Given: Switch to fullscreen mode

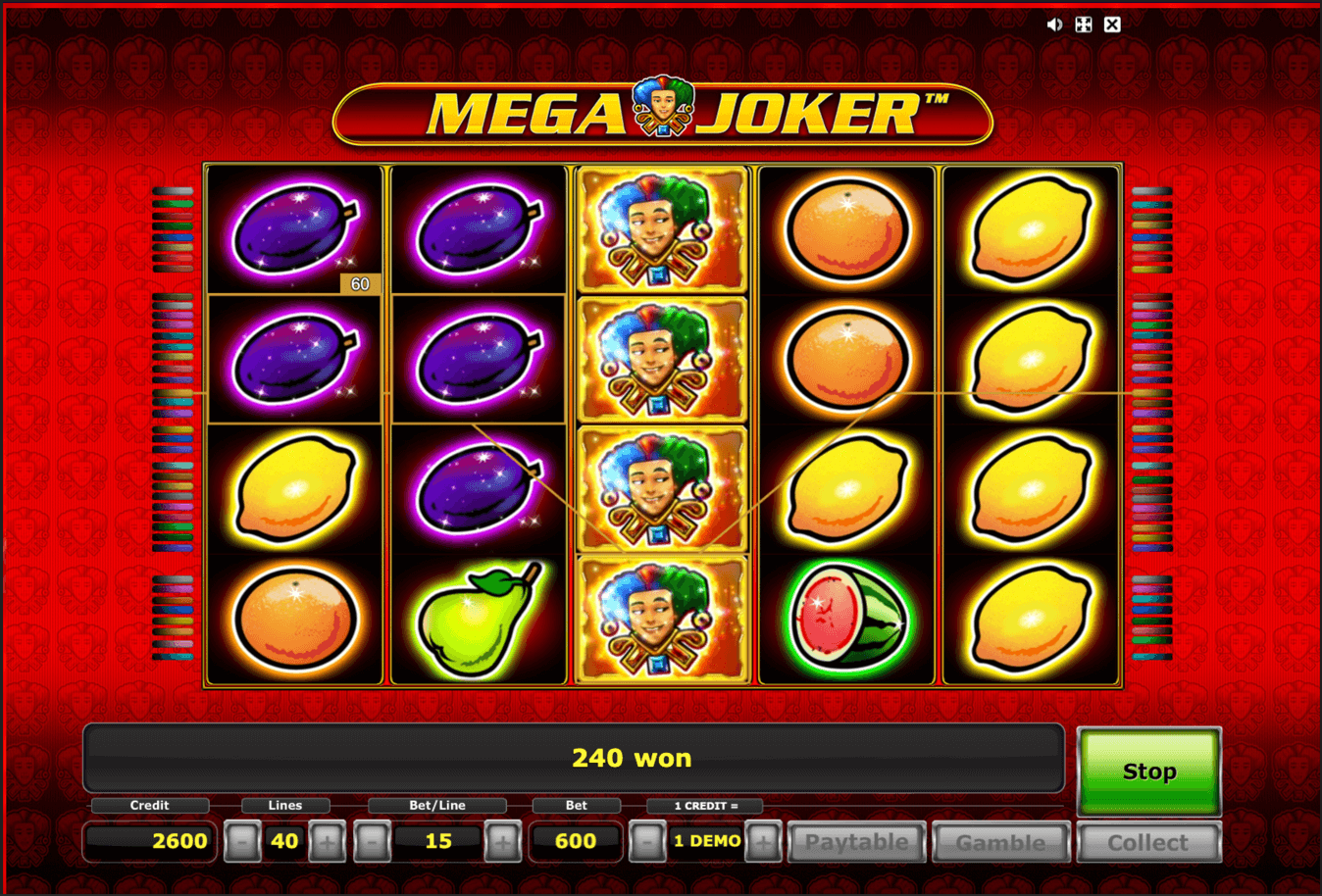Looking at the screenshot, I should (x=1084, y=25).
